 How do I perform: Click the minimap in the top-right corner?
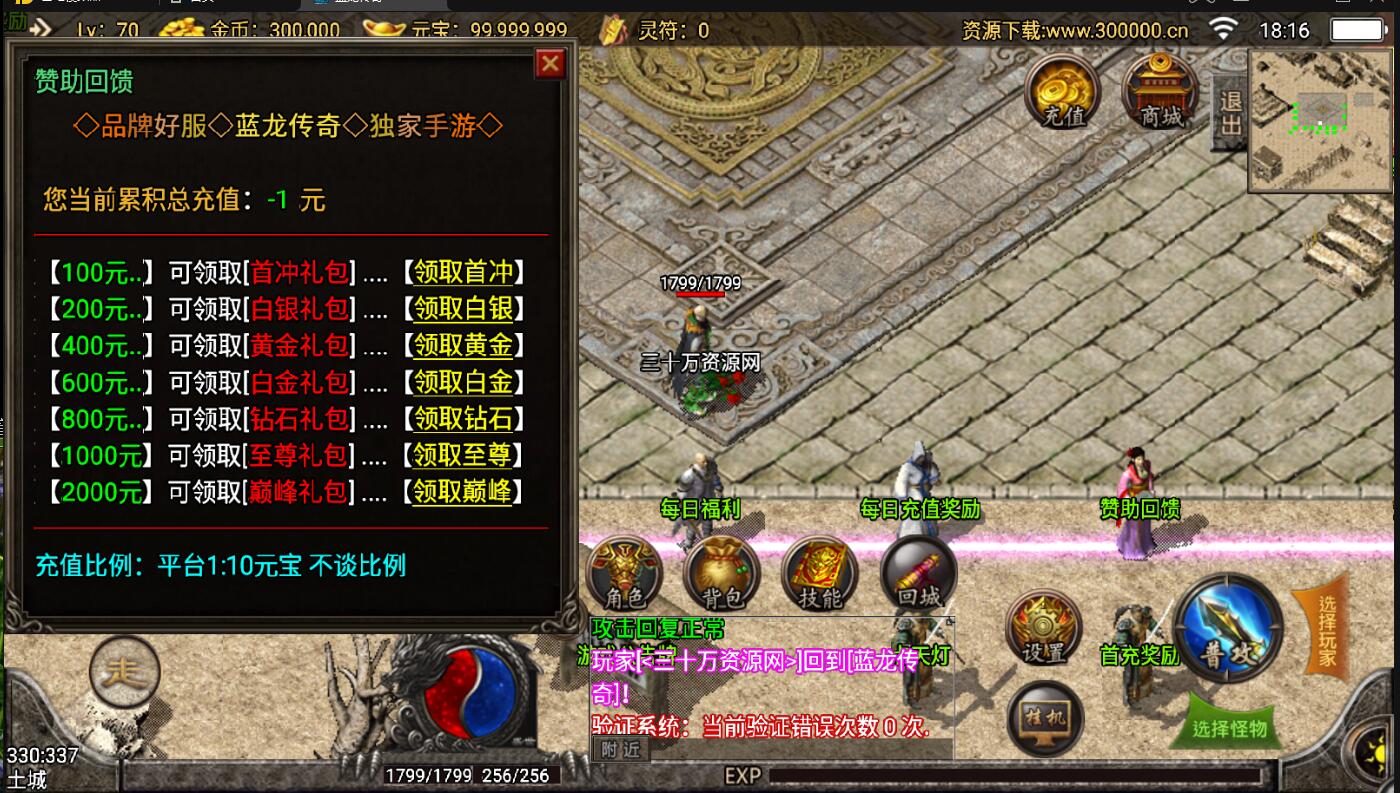tap(1318, 110)
